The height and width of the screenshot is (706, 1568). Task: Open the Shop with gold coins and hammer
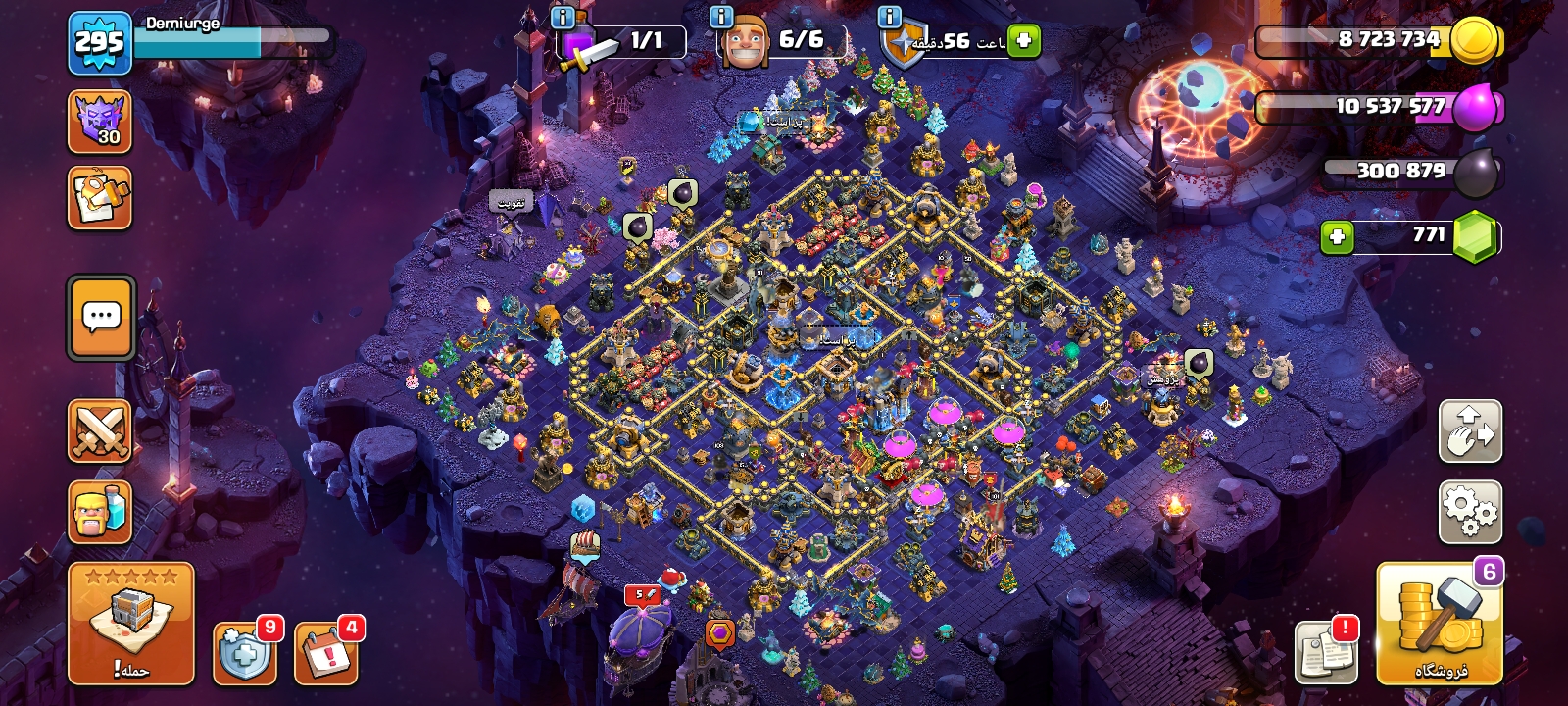pyautogui.click(x=1439, y=624)
